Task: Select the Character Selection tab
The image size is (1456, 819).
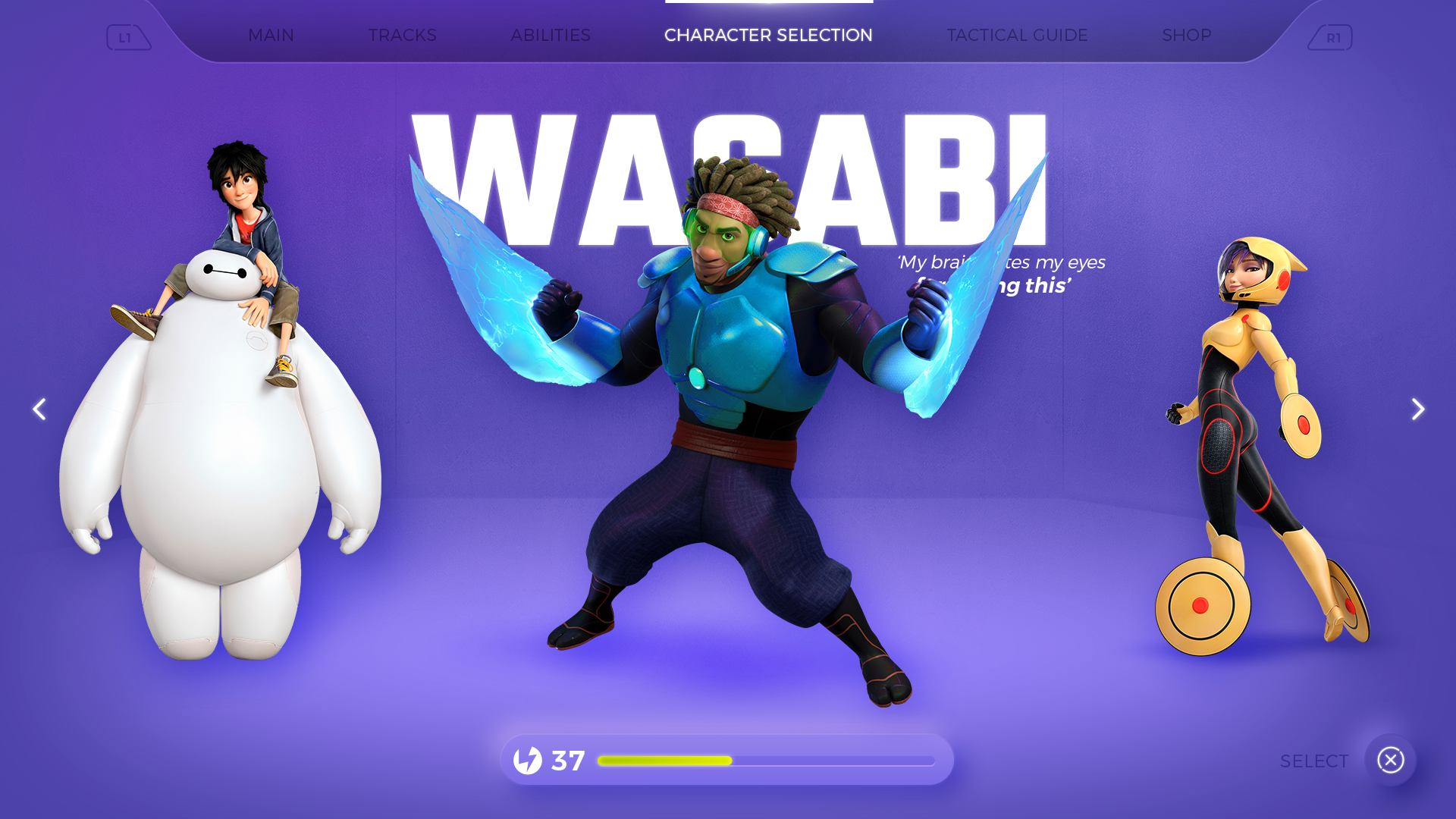Action: pyautogui.click(x=768, y=36)
